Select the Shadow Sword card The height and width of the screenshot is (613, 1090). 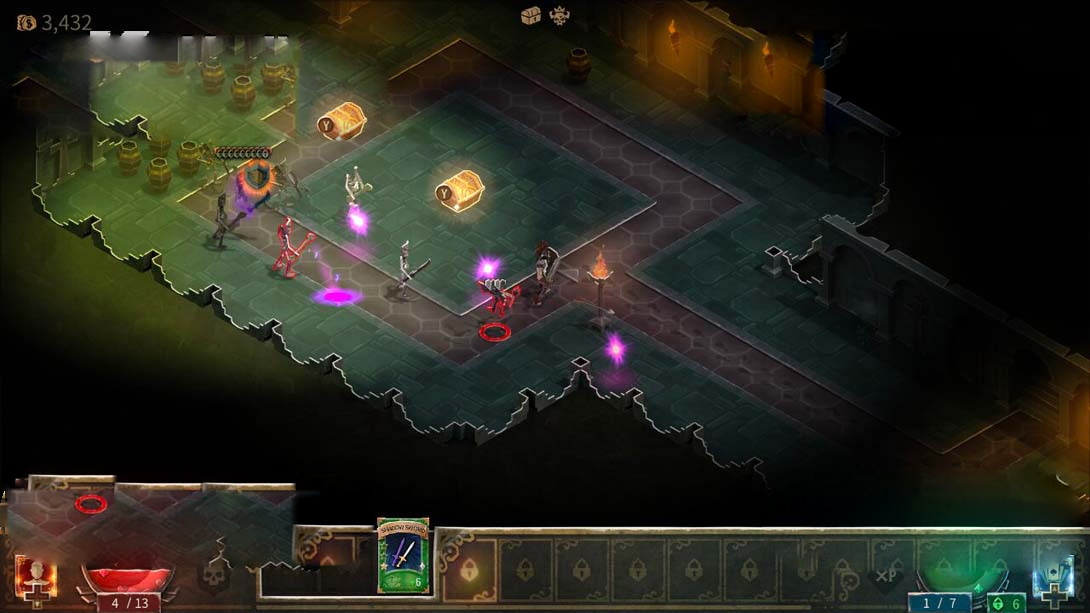[x=403, y=555]
